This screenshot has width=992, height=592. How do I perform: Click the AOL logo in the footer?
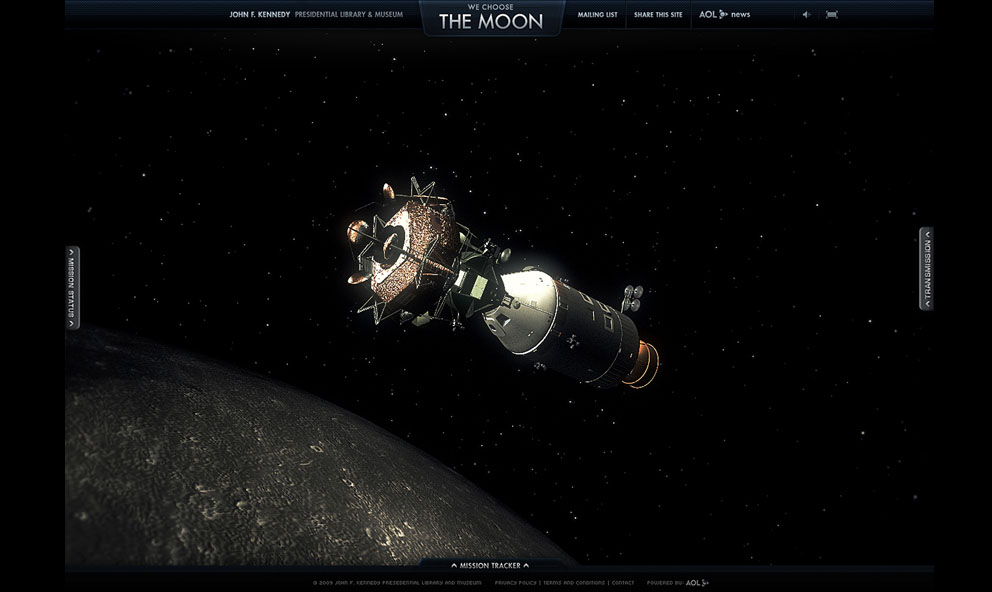(x=697, y=582)
